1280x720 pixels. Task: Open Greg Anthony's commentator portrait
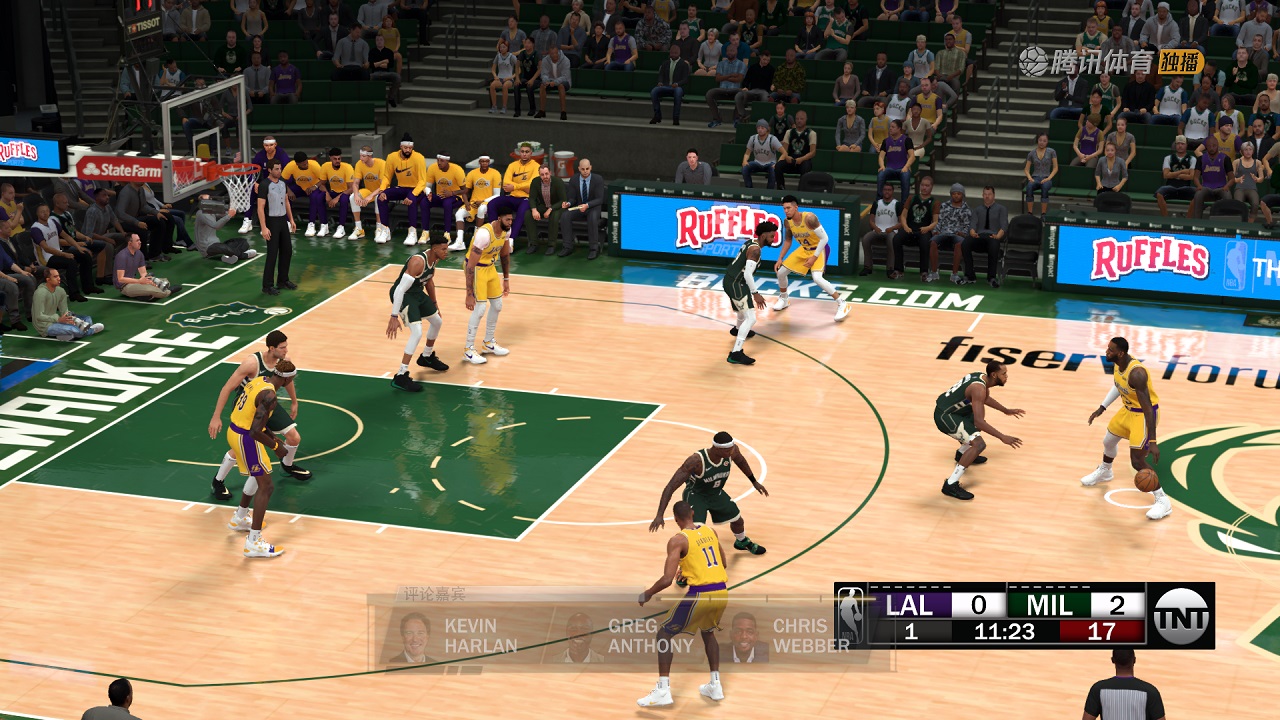[x=581, y=634]
